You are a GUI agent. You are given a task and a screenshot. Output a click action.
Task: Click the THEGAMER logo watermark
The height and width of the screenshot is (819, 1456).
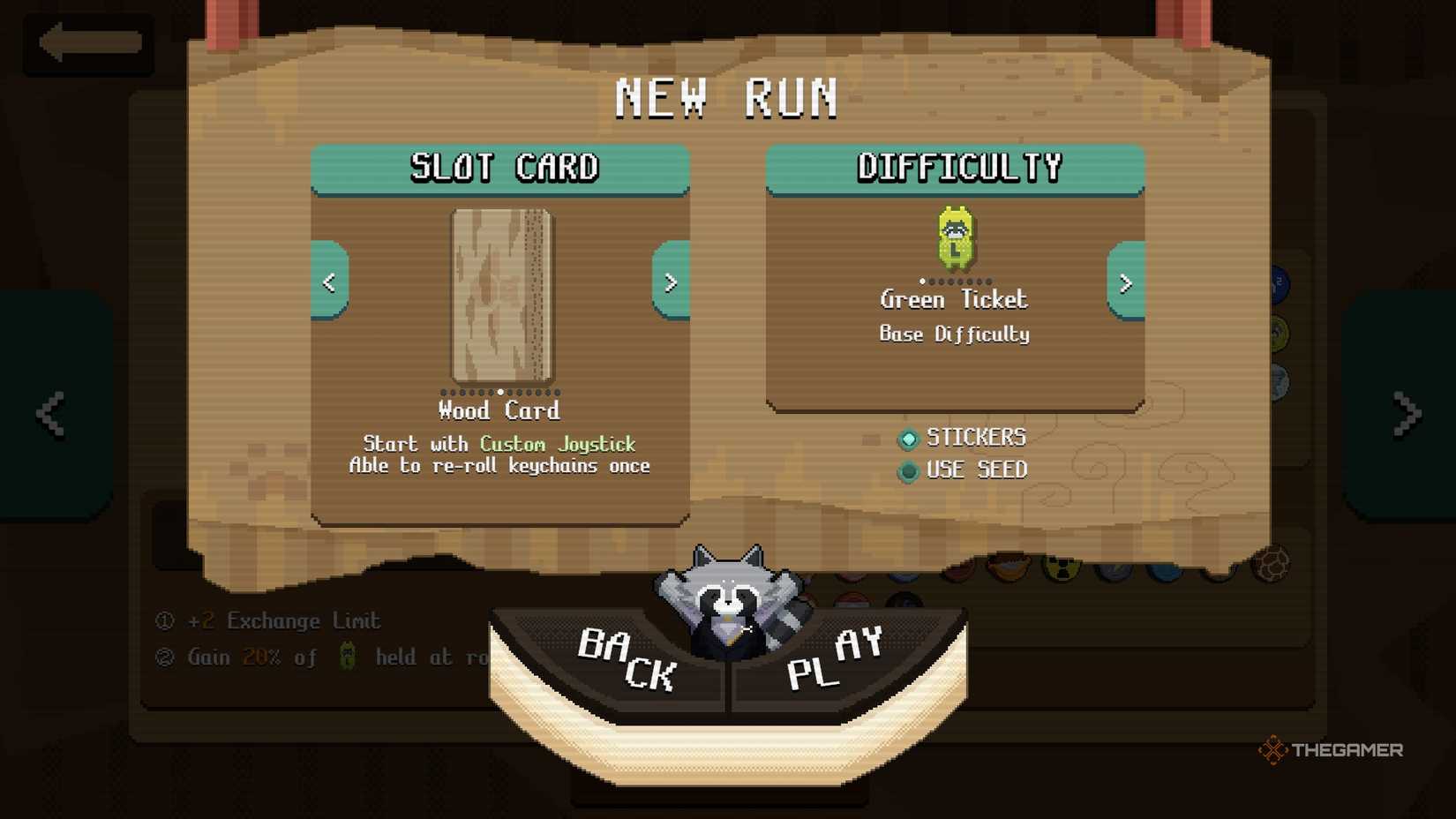coord(1332,751)
